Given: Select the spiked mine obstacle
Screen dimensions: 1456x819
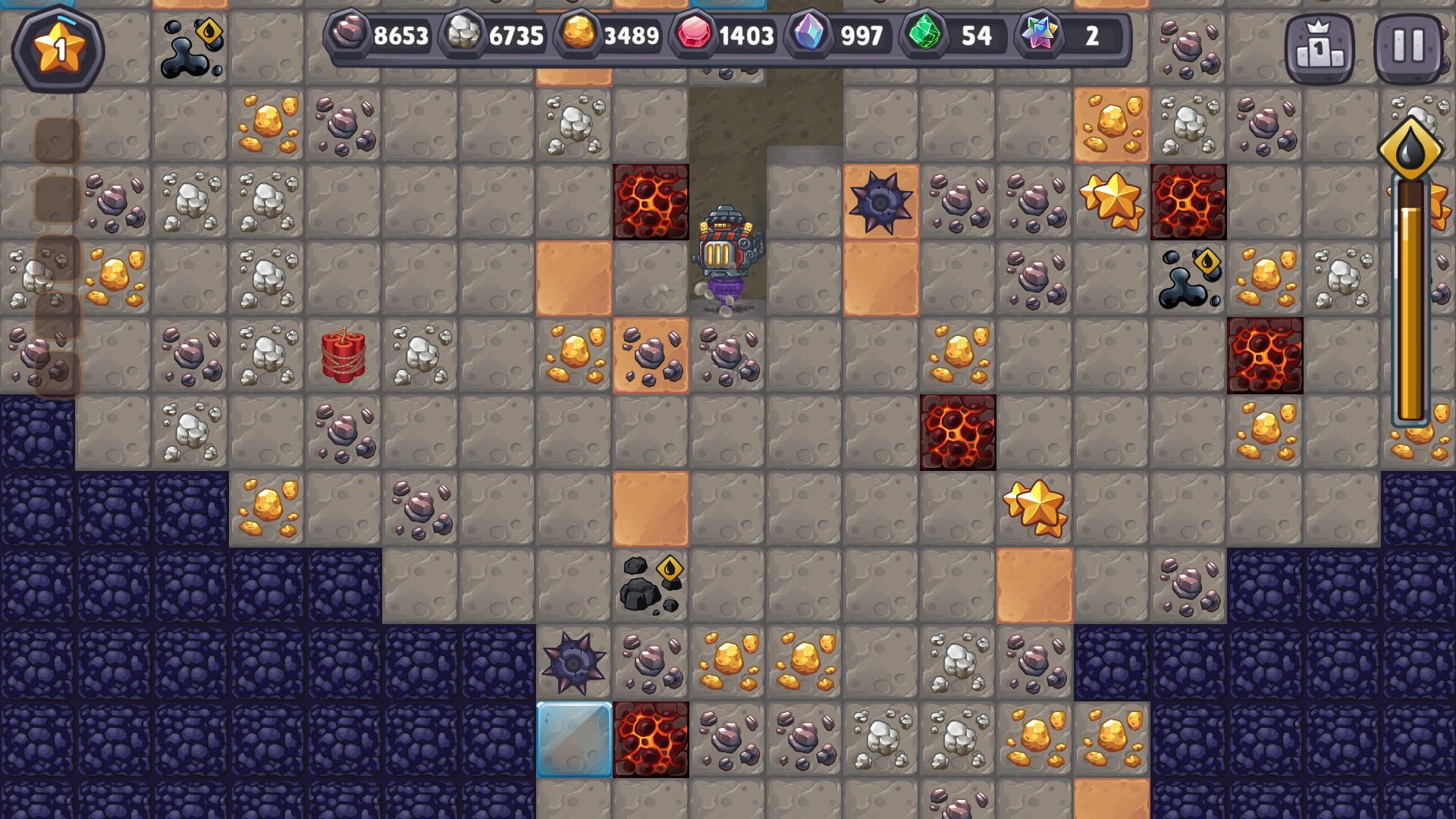Looking at the screenshot, I should click(880, 203).
